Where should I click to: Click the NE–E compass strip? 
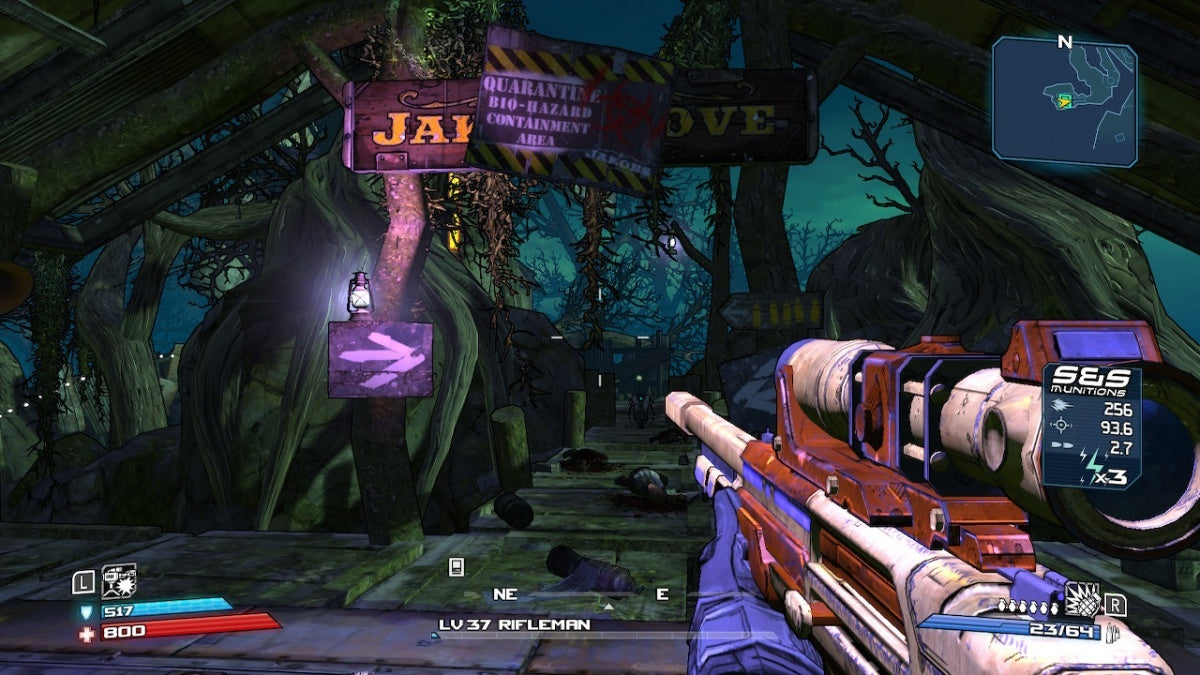coord(581,594)
